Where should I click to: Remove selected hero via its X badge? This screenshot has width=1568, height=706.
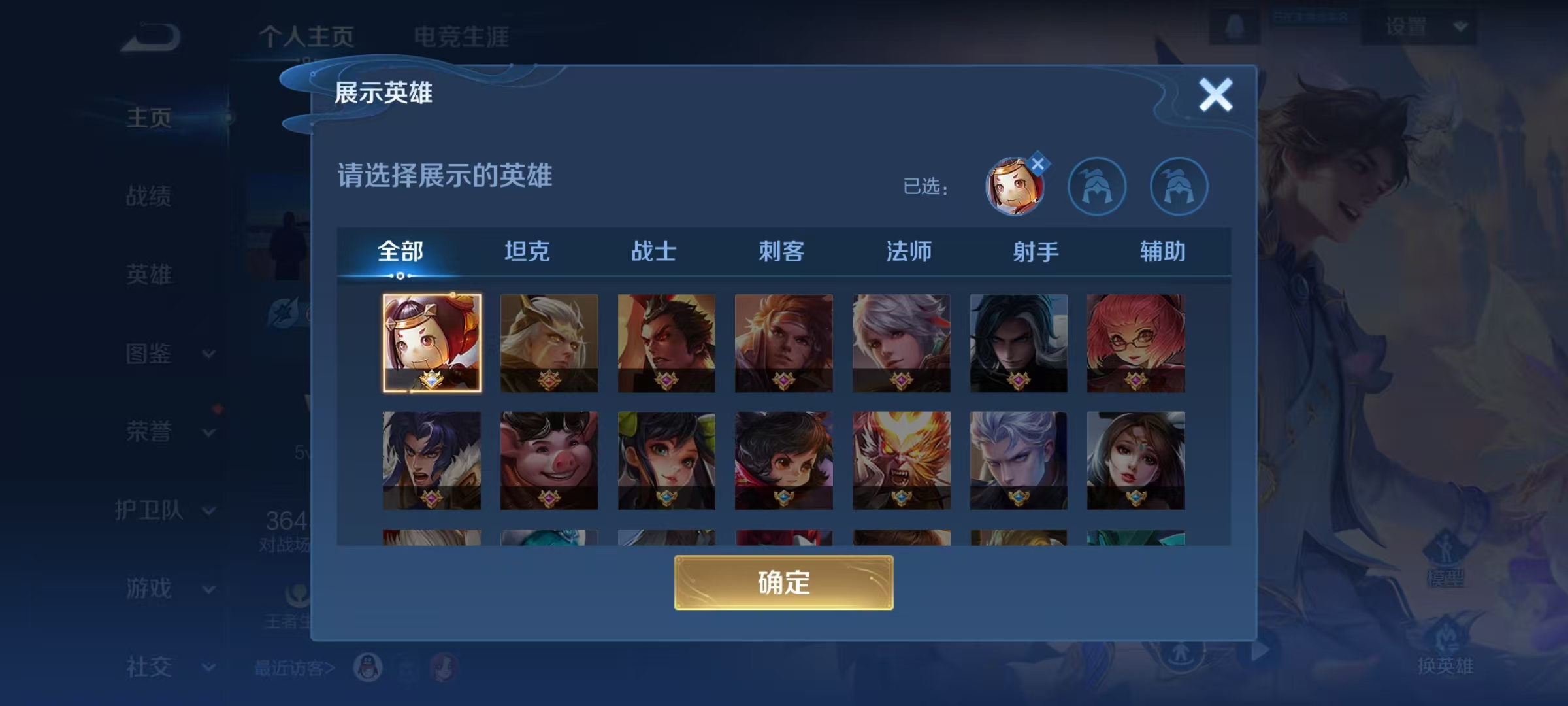[1039, 164]
